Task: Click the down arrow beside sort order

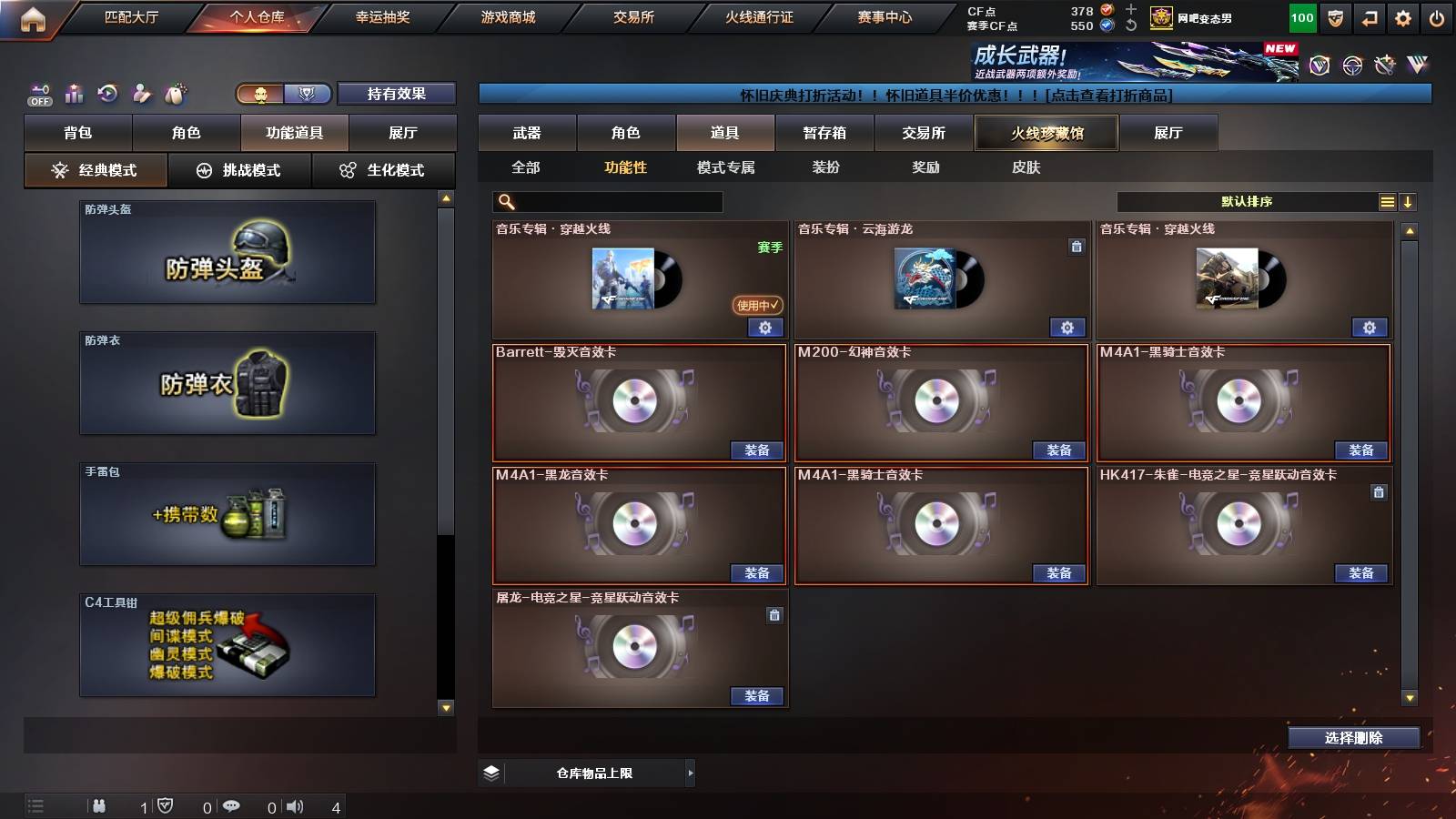Action: pos(1409,201)
